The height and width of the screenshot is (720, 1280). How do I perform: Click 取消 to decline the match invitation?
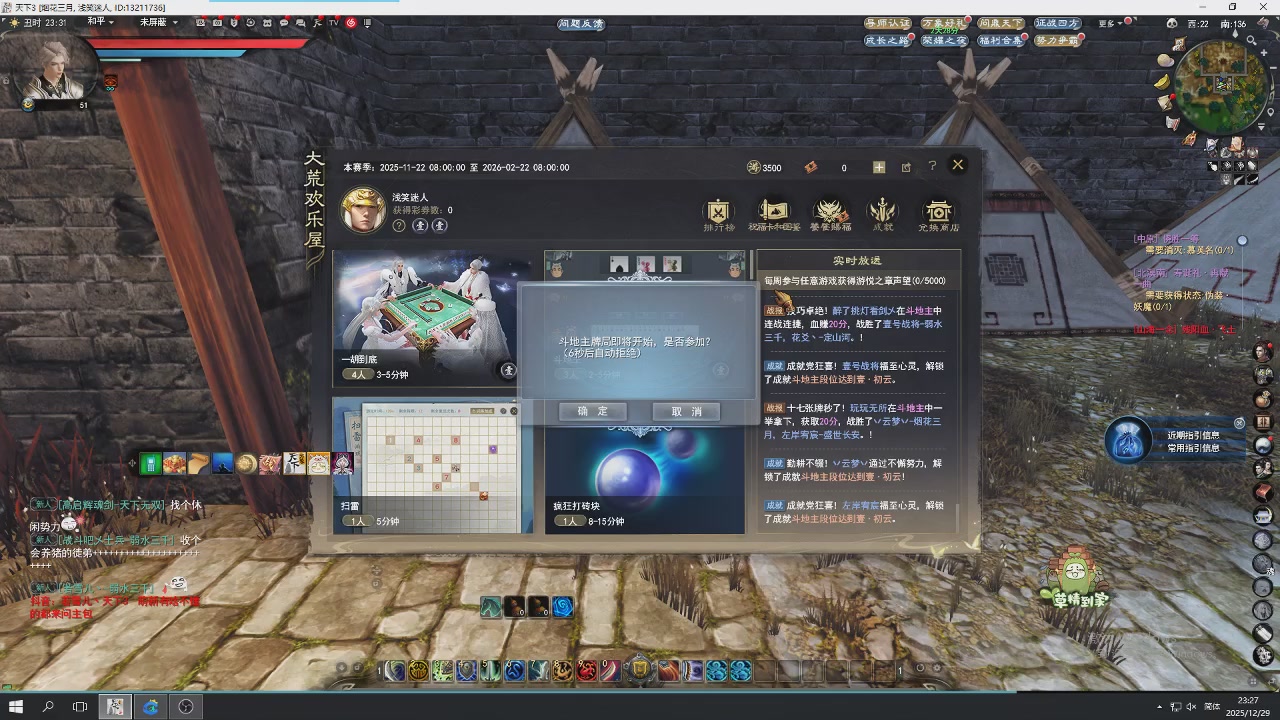click(686, 411)
